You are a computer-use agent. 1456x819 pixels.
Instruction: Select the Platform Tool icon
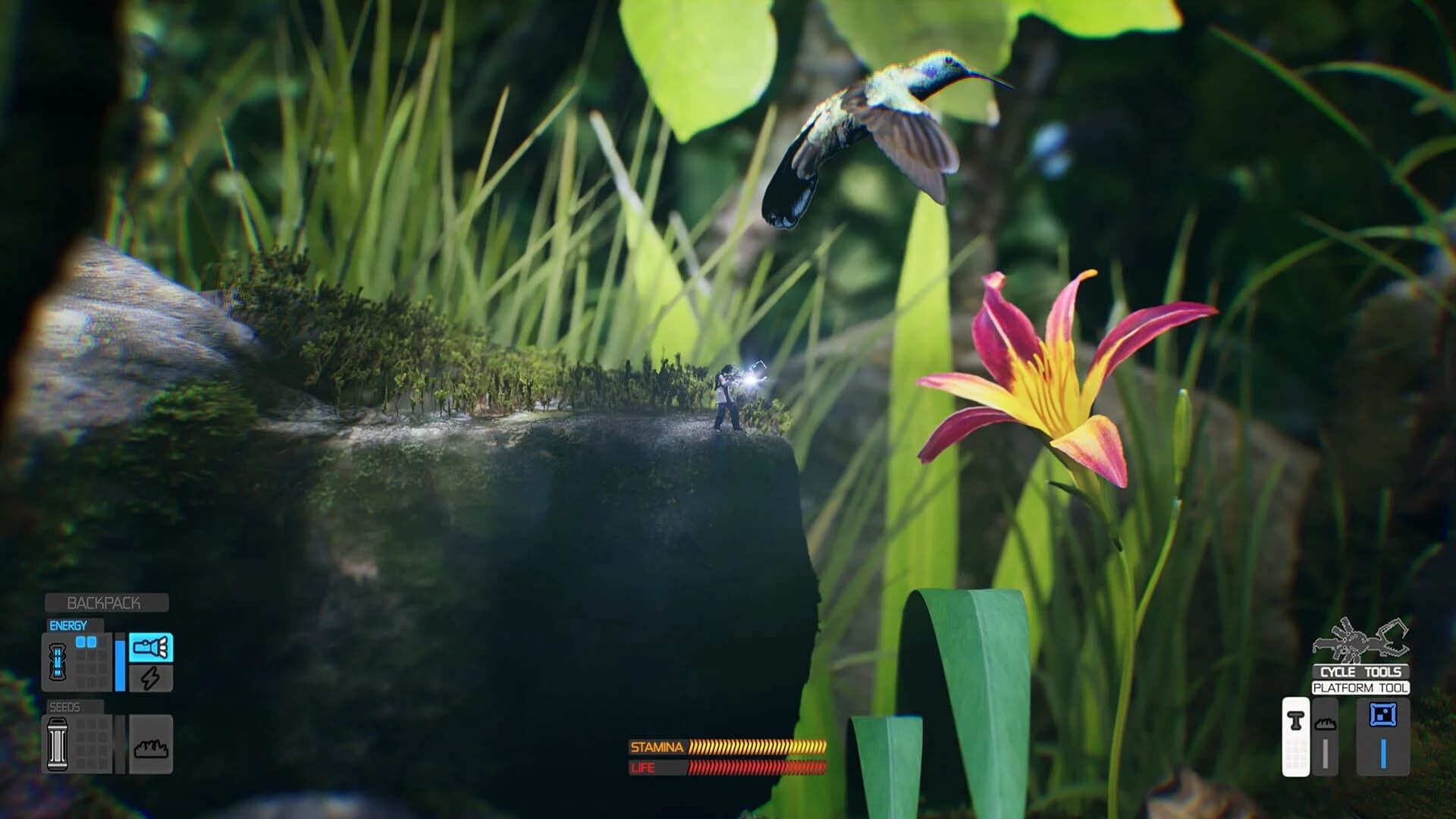tap(1382, 714)
